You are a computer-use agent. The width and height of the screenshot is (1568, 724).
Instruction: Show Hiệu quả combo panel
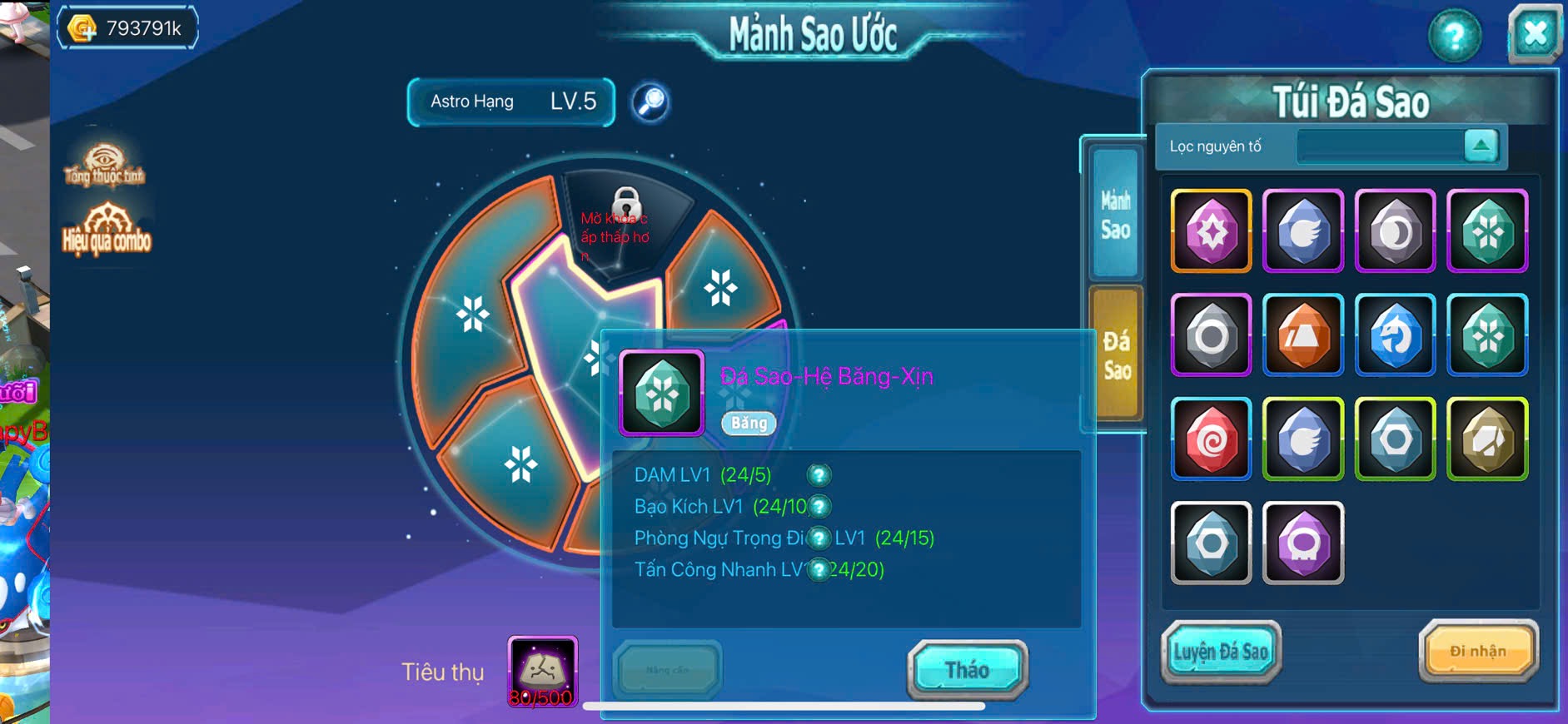[107, 229]
